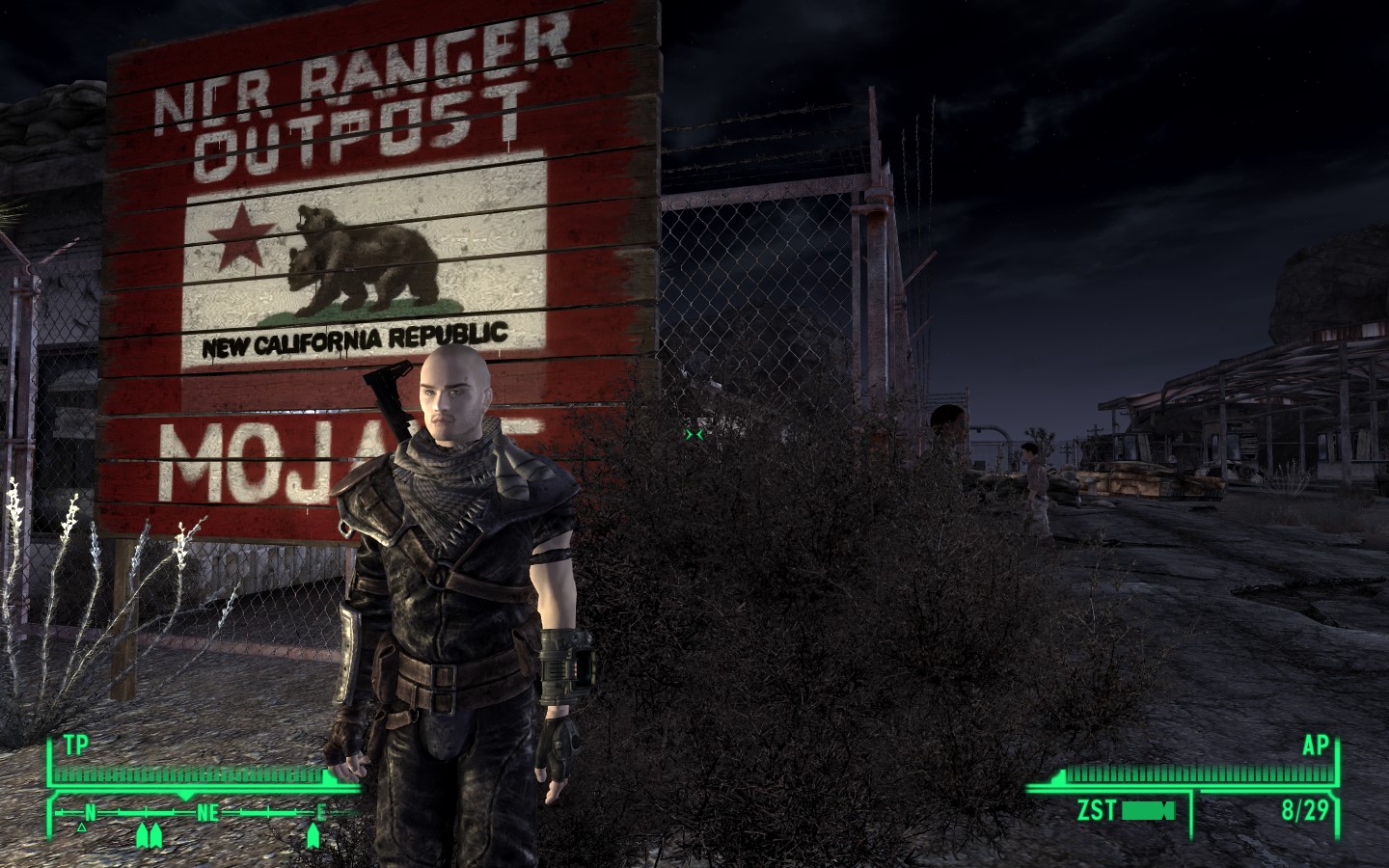This screenshot has width=1389, height=868.
Task: Select the compass location marker near E
Action: pyautogui.click(x=313, y=834)
